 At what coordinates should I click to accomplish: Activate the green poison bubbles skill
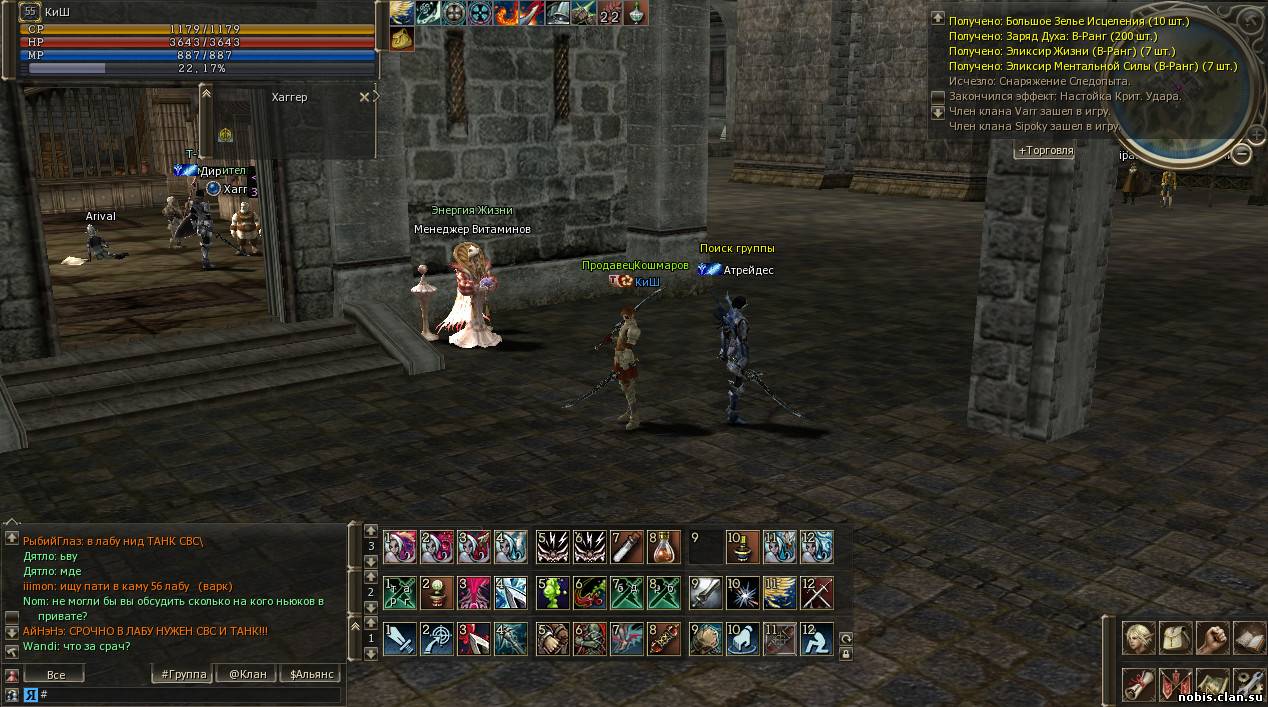(552, 593)
